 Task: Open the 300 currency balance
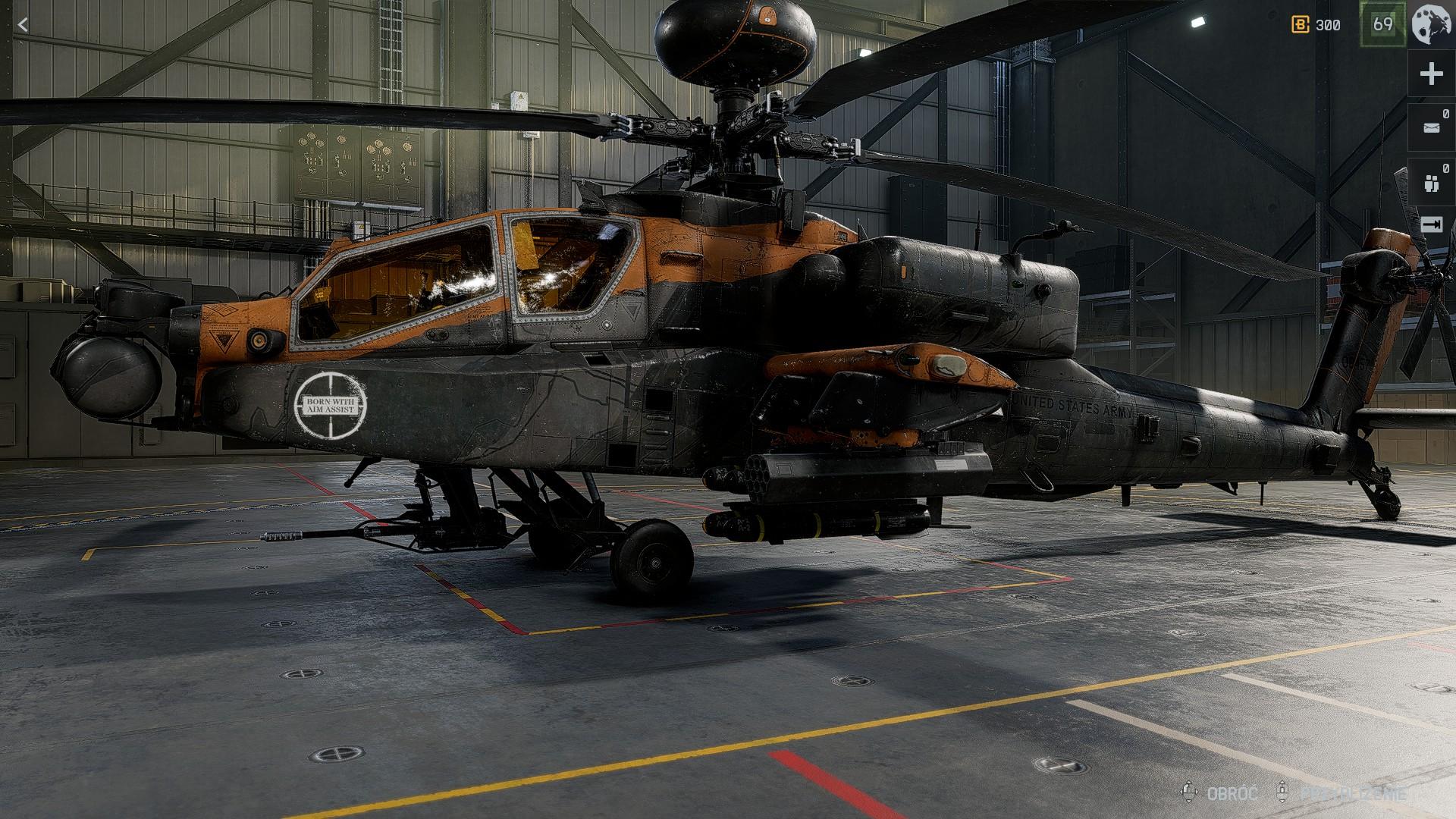click(x=1316, y=25)
